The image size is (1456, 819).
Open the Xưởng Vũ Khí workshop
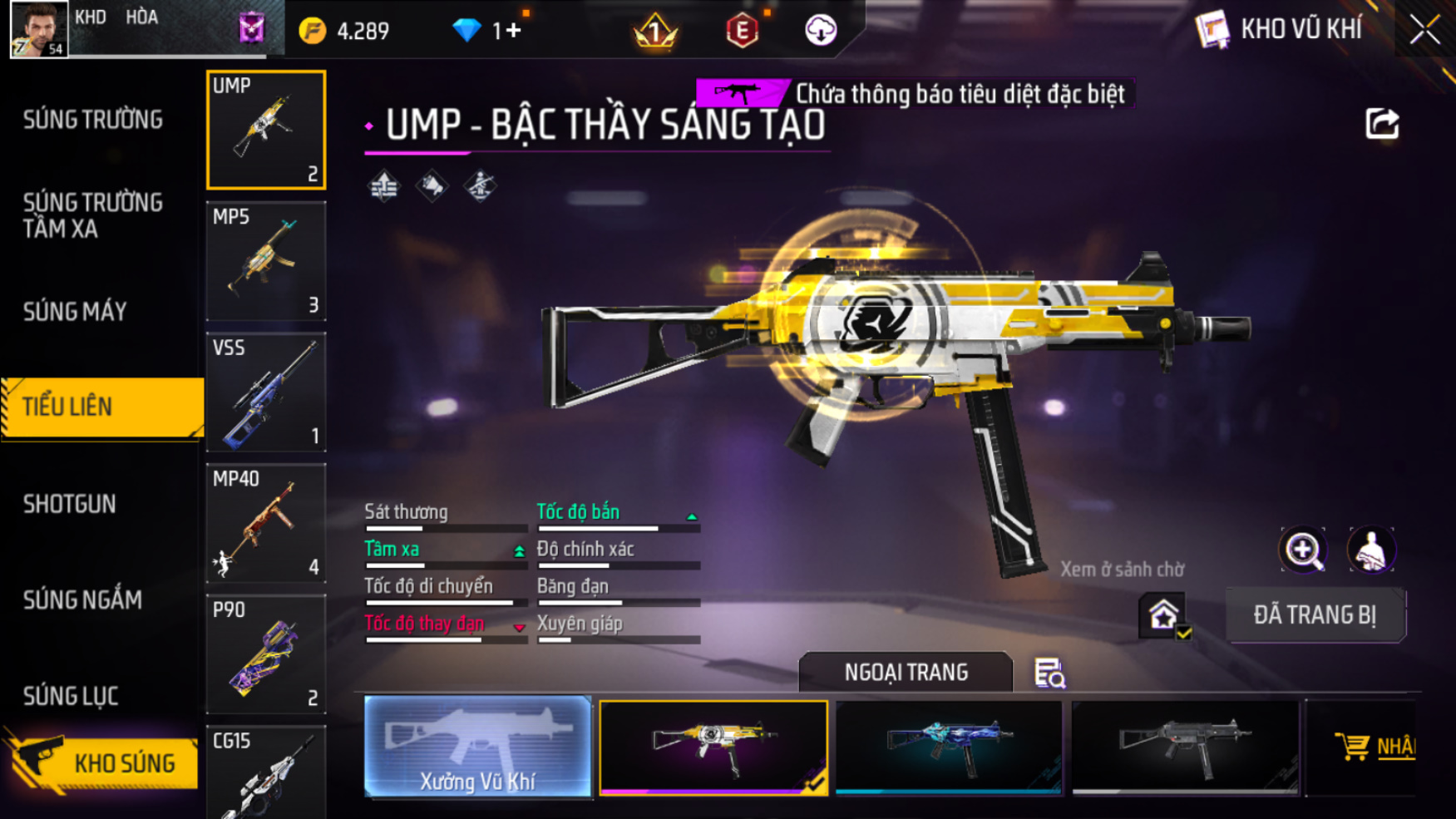tap(477, 747)
